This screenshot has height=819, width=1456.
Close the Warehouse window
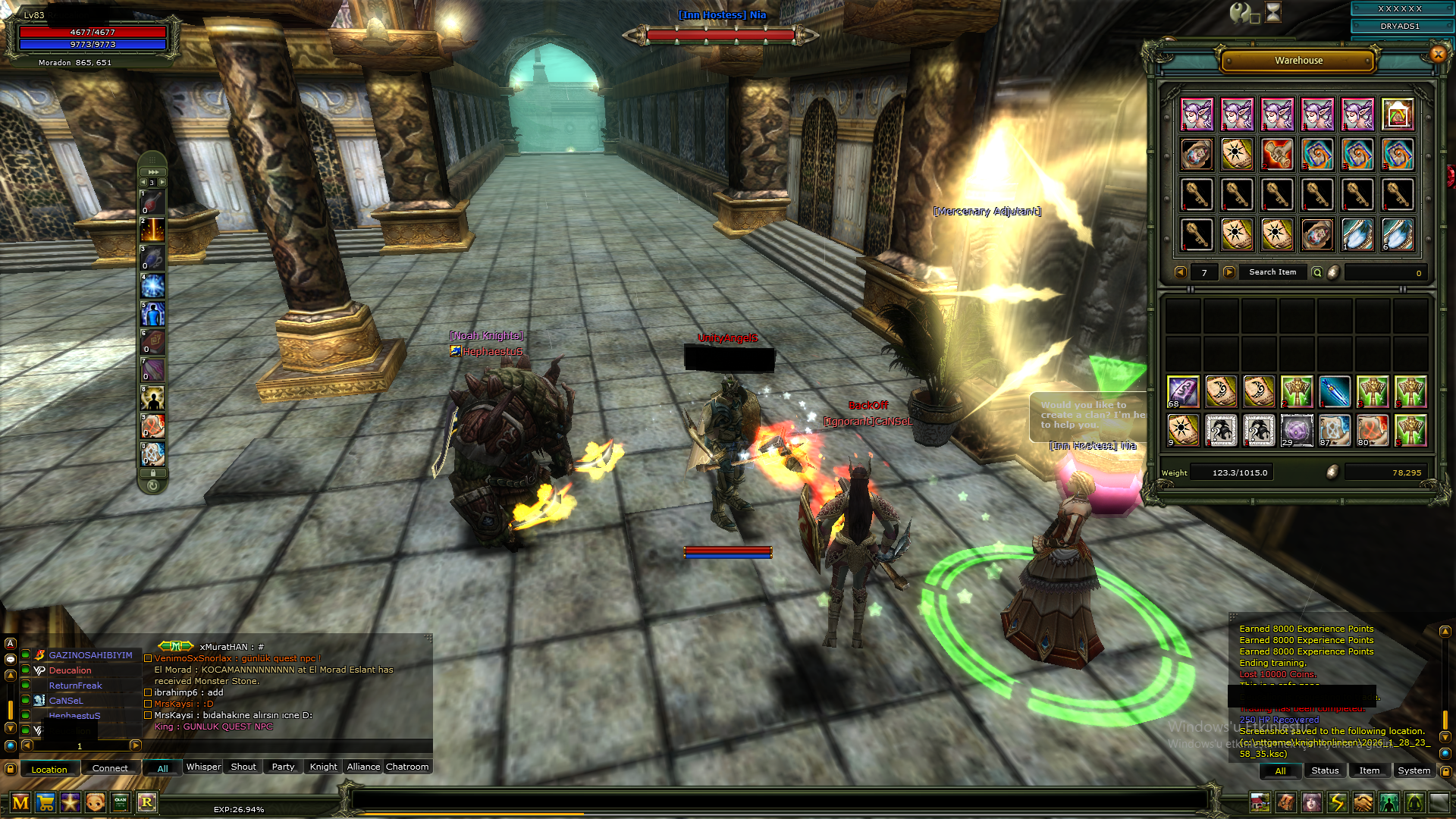point(1438,54)
